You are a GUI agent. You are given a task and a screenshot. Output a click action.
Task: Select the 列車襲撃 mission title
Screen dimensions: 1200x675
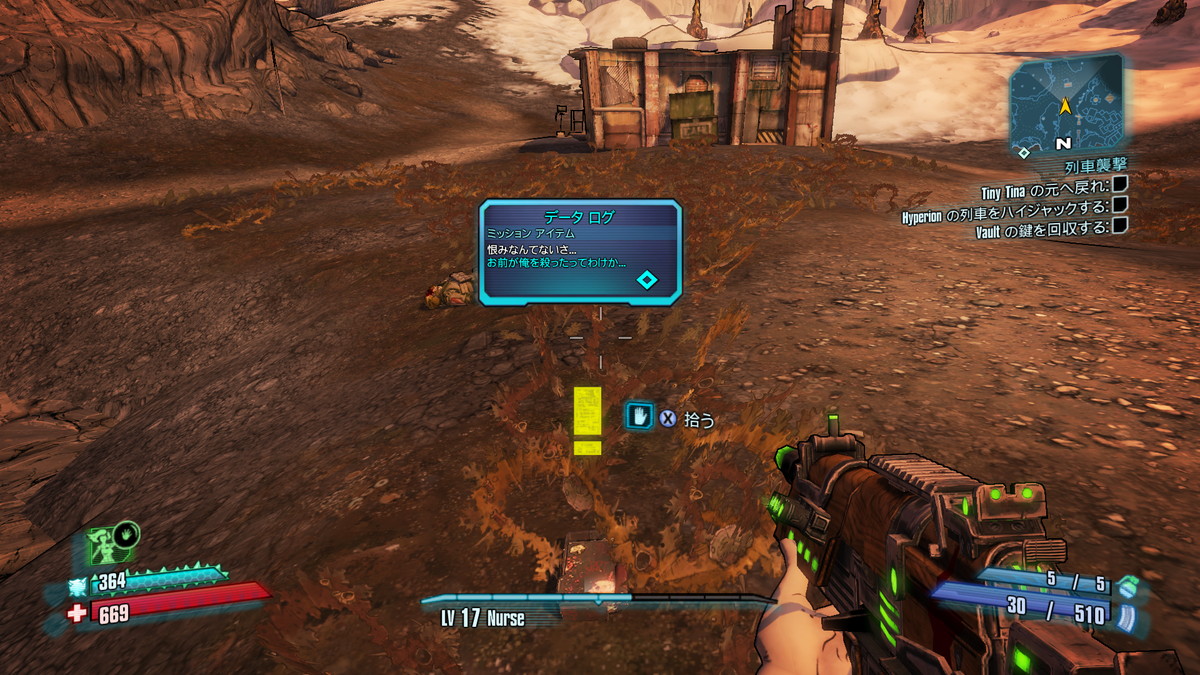1095,165
